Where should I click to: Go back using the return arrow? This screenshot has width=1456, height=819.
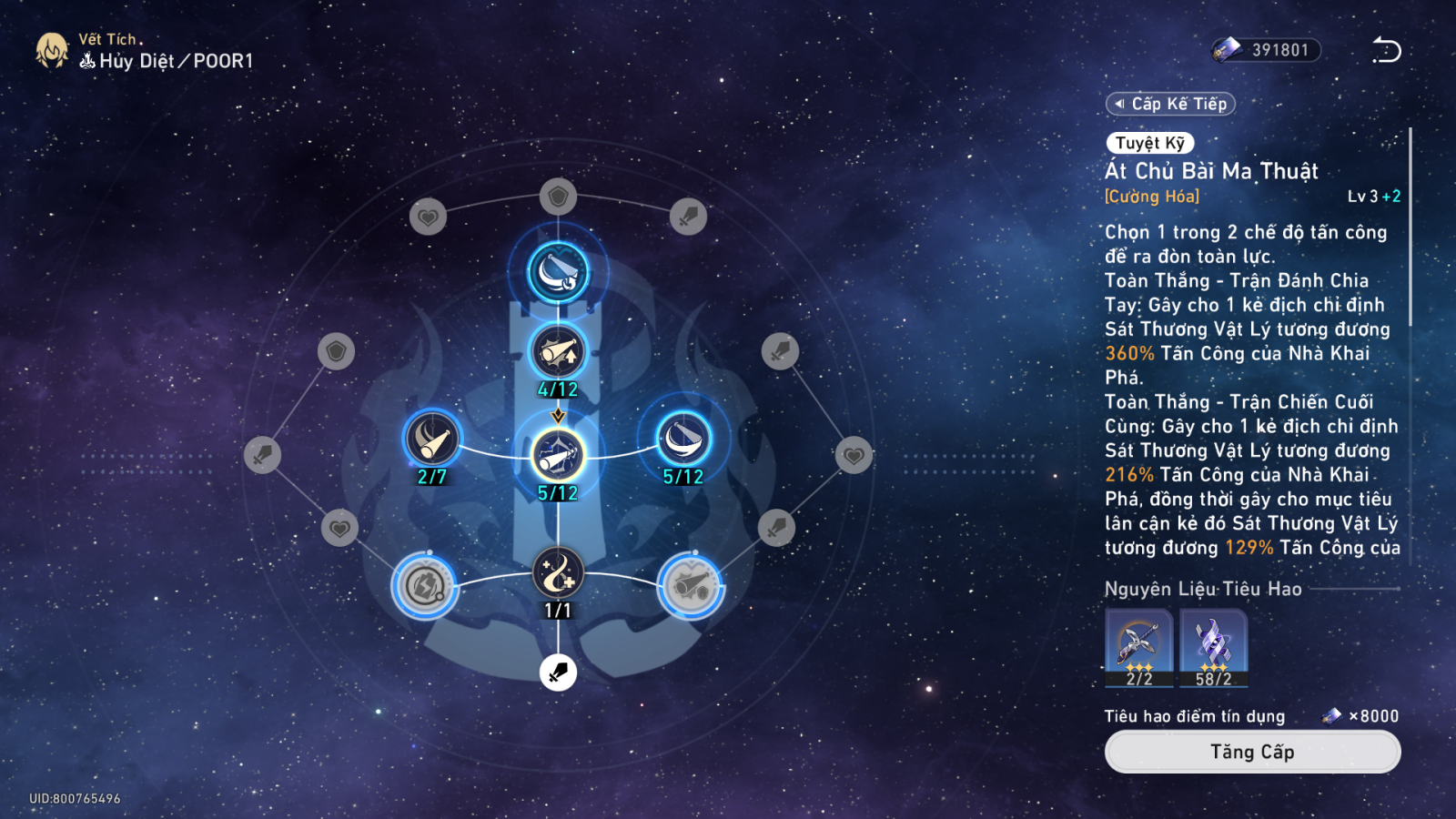pyautogui.click(x=1387, y=51)
